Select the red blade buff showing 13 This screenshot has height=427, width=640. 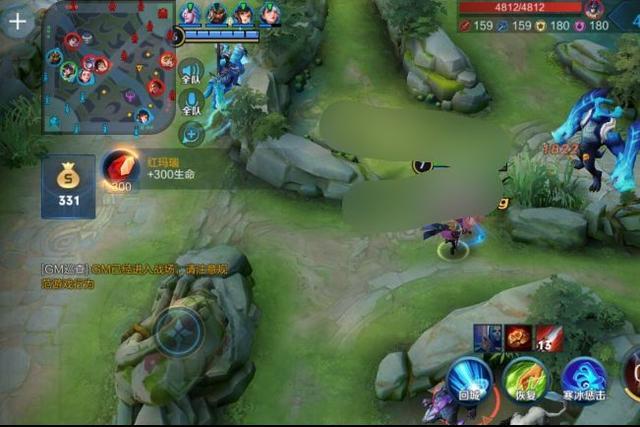[549, 338]
